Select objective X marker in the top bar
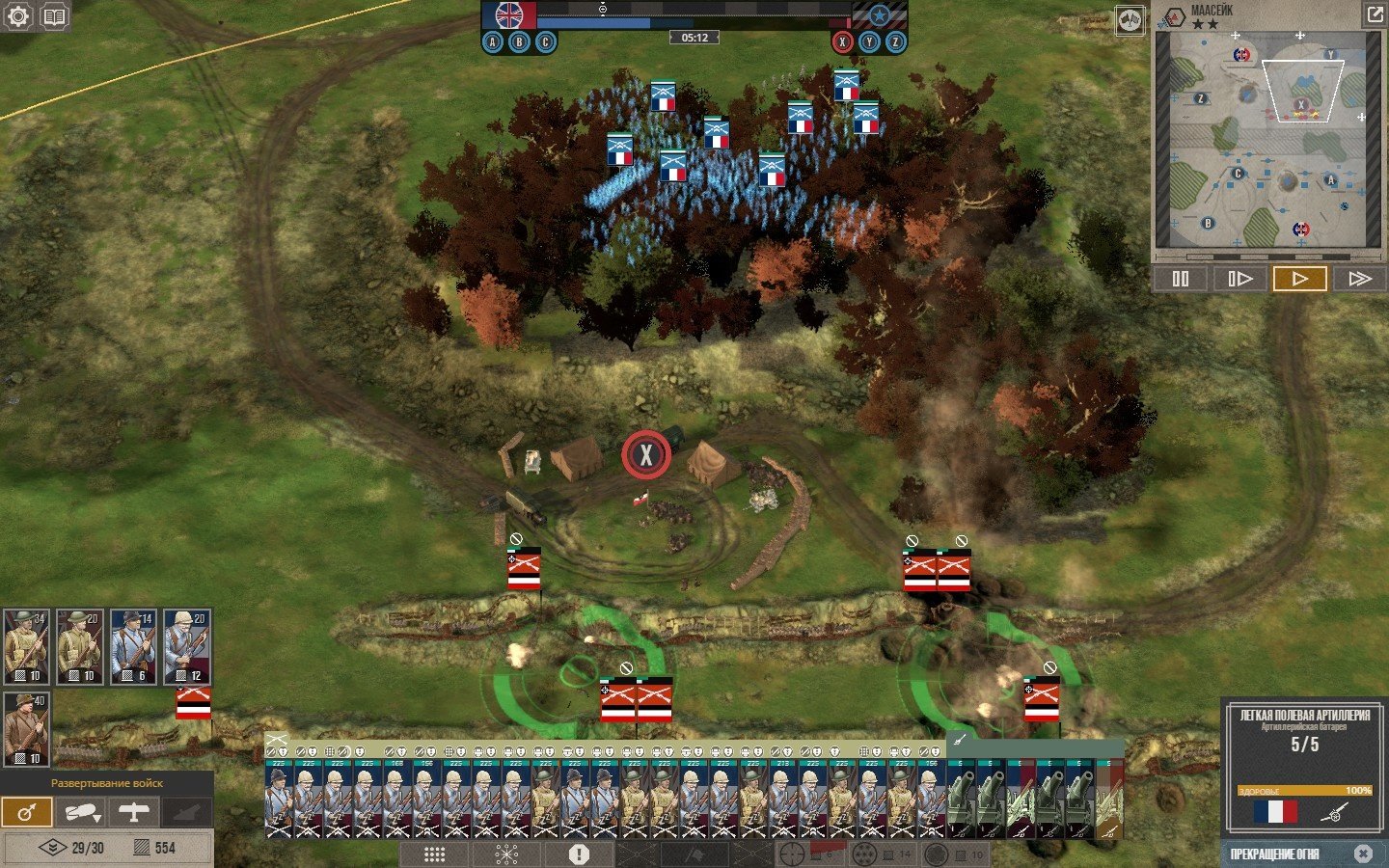 [842, 41]
